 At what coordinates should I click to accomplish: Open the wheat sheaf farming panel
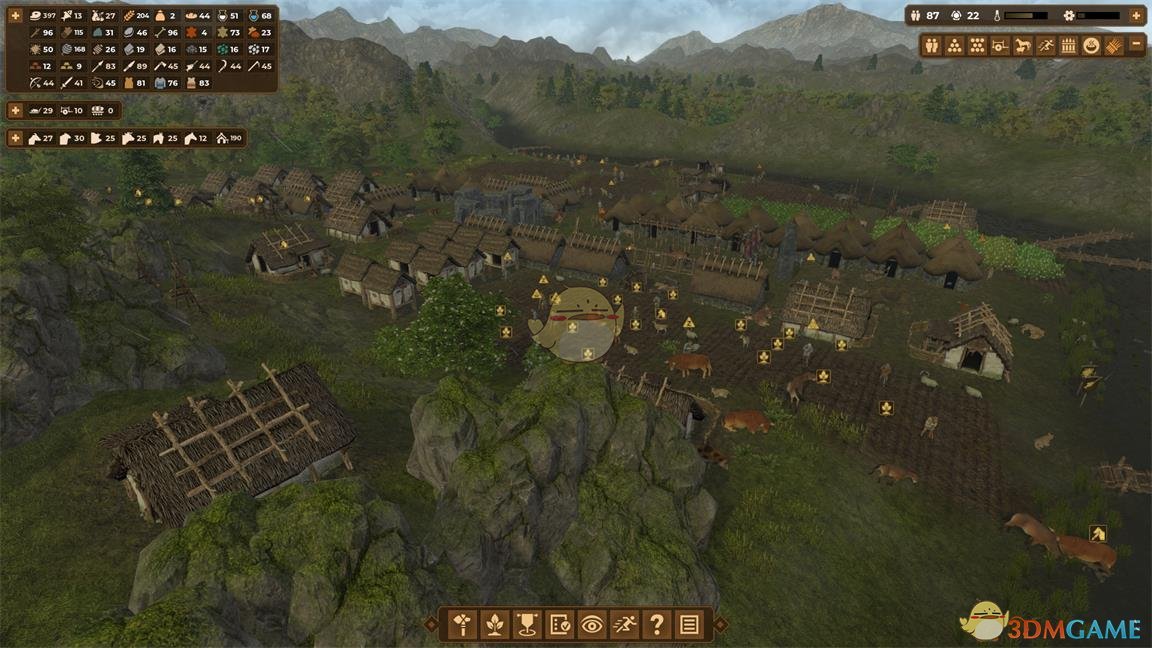[x=1113, y=45]
